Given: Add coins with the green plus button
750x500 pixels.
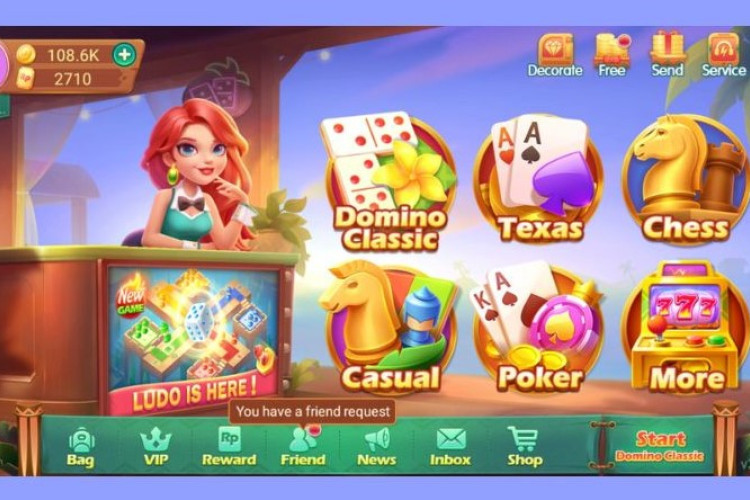Looking at the screenshot, I should tap(124, 54).
